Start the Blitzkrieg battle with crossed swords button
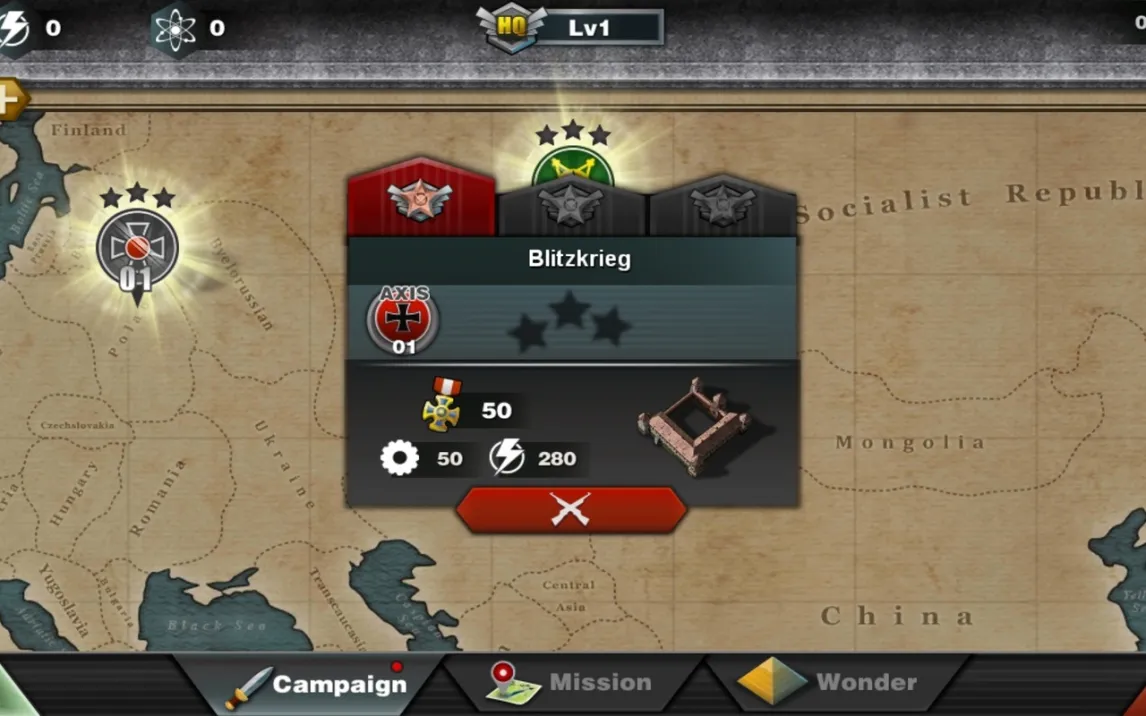 [571, 510]
